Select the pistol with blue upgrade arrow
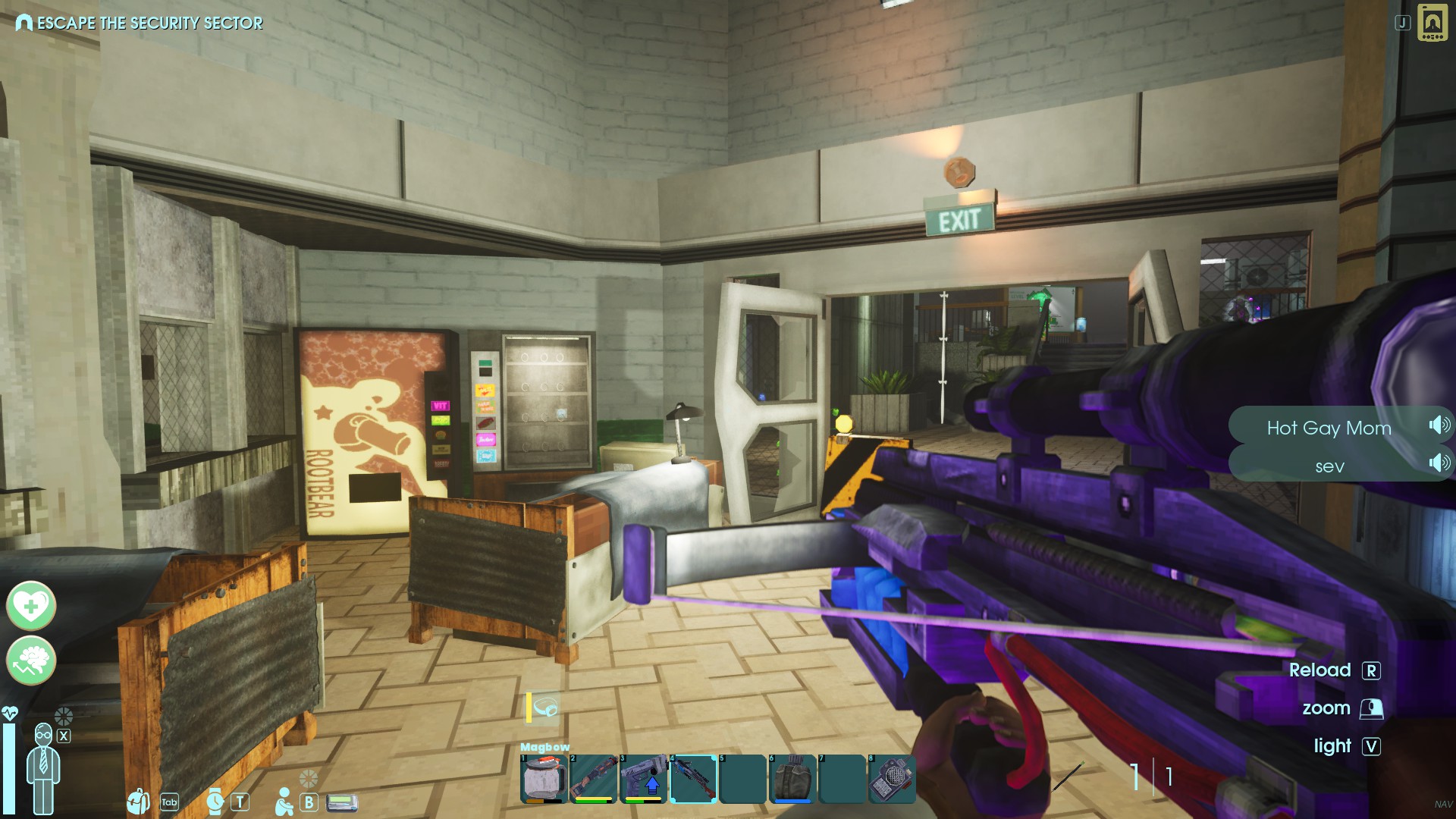 (643, 778)
